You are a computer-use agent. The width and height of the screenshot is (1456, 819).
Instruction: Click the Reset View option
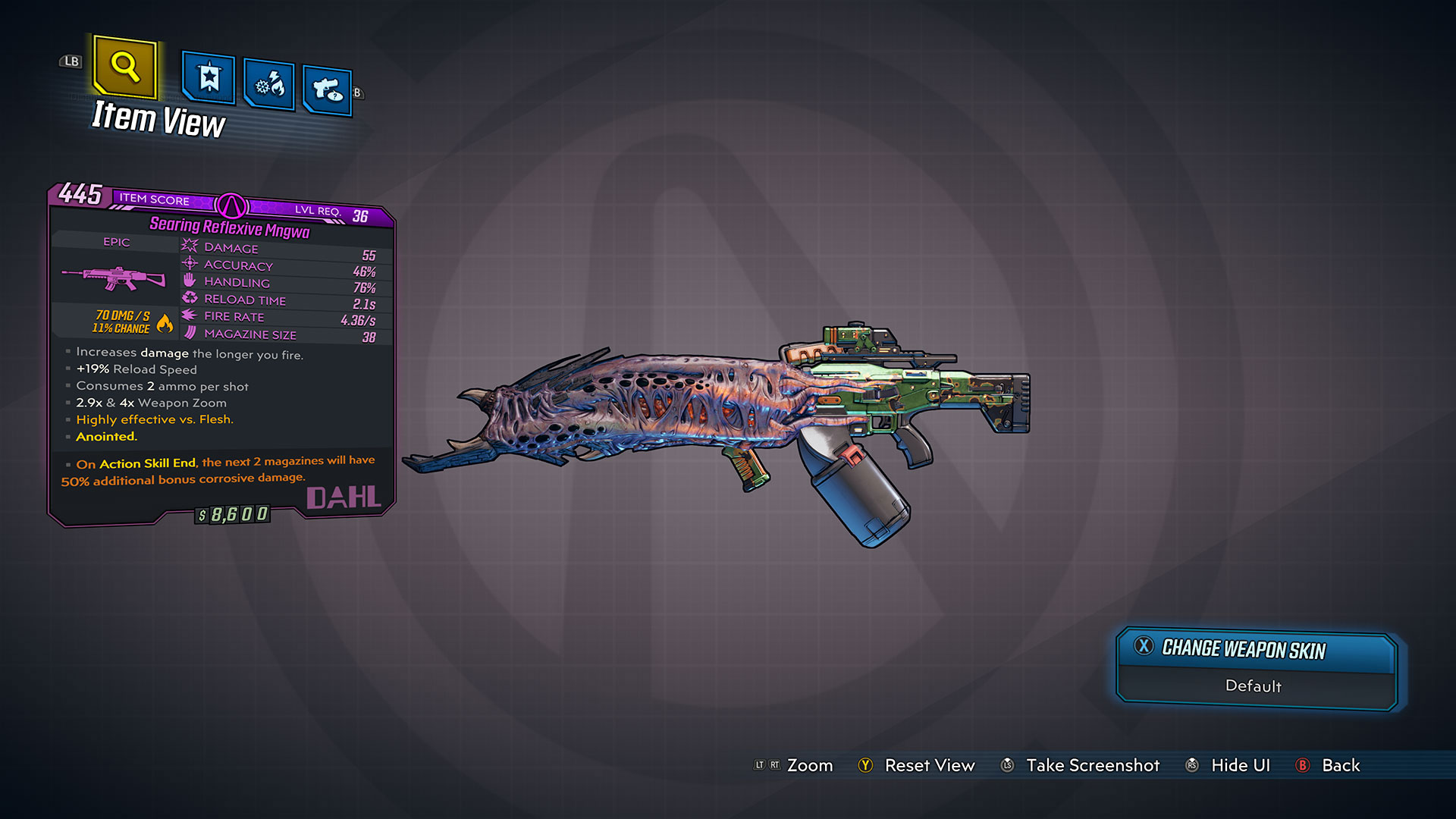click(x=929, y=765)
